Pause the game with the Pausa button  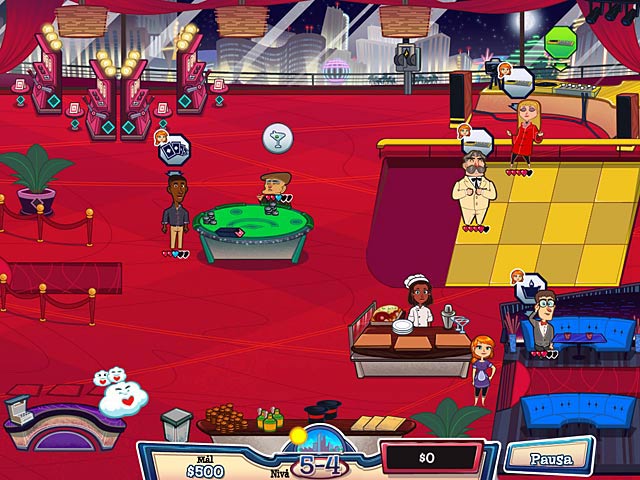pos(551,458)
